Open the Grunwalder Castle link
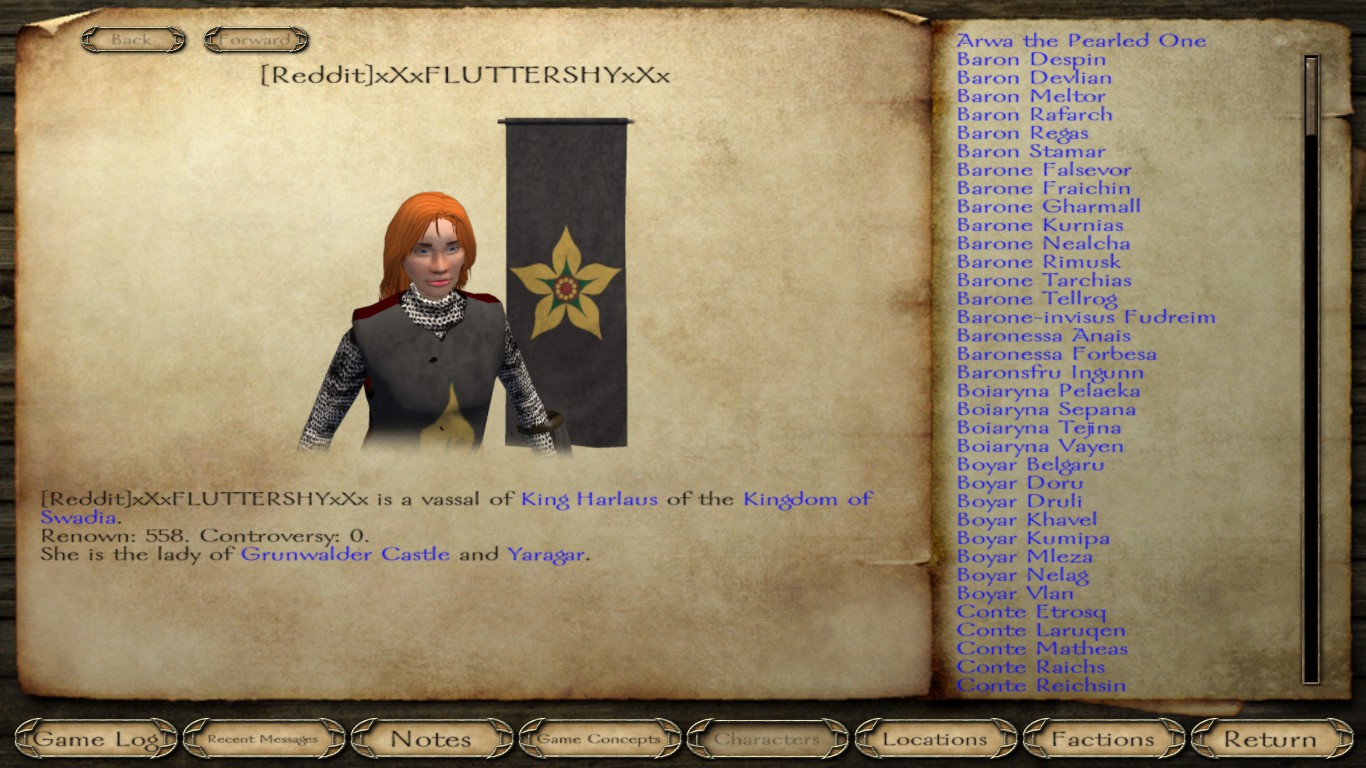The height and width of the screenshot is (768, 1366). tap(345, 554)
